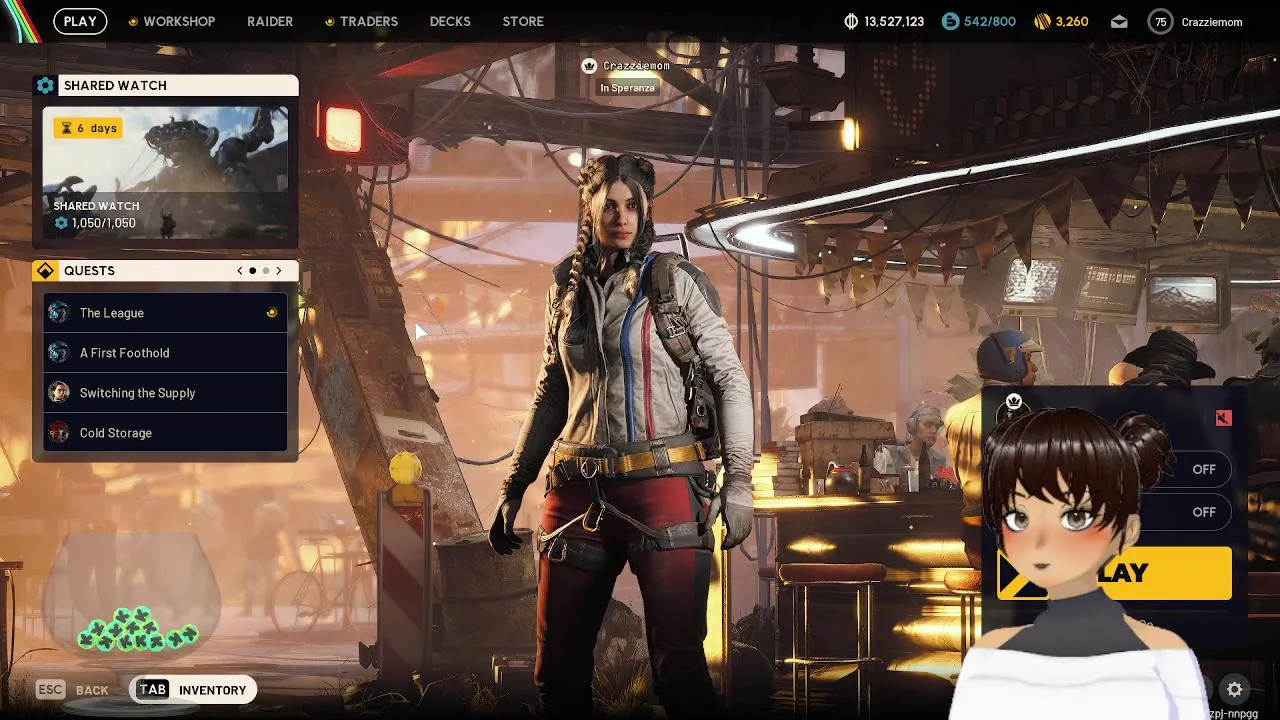Go to the Raider tab

click(270, 21)
